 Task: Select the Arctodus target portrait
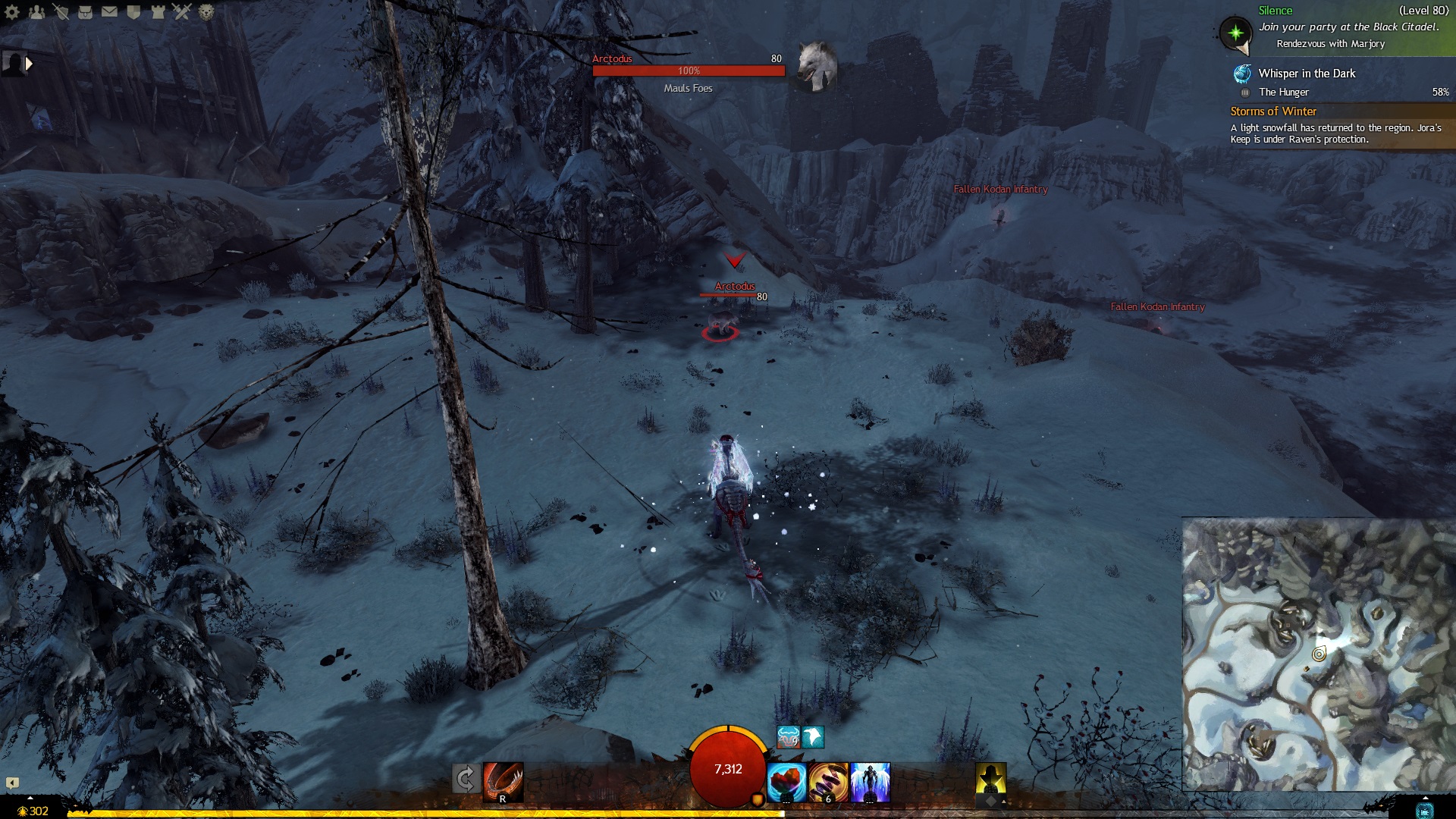(x=817, y=67)
